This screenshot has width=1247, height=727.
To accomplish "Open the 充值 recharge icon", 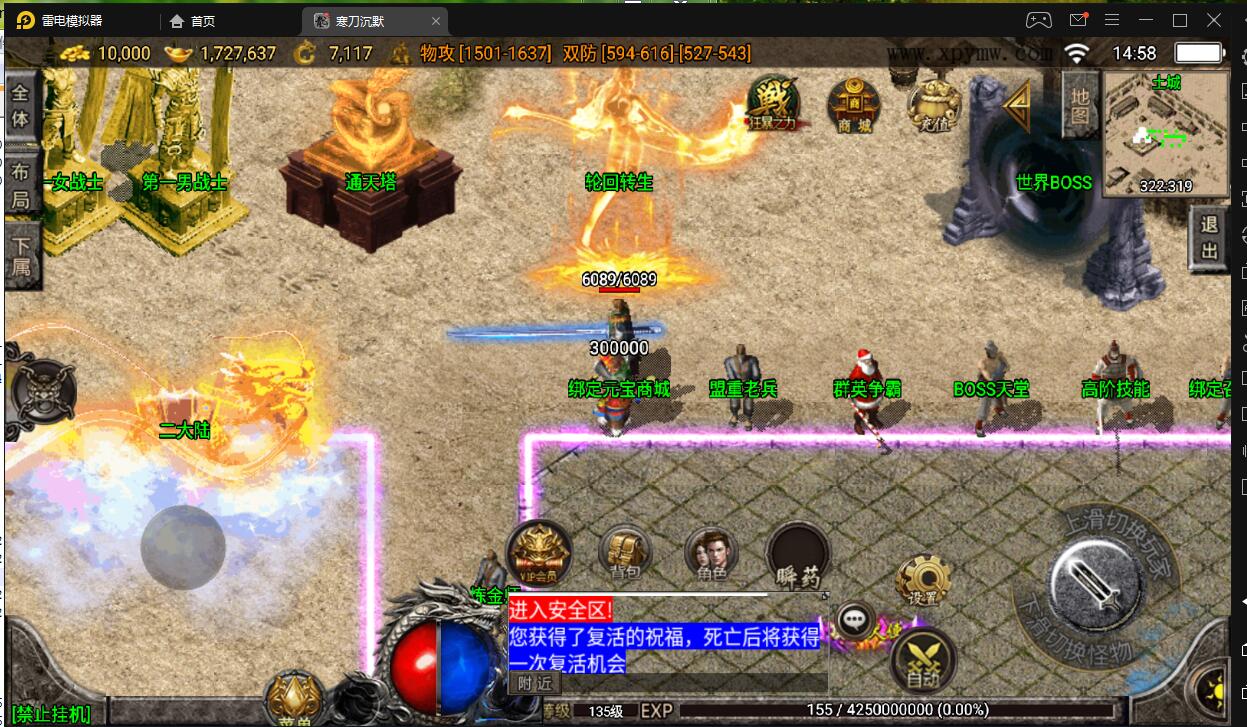I will click(933, 105).
